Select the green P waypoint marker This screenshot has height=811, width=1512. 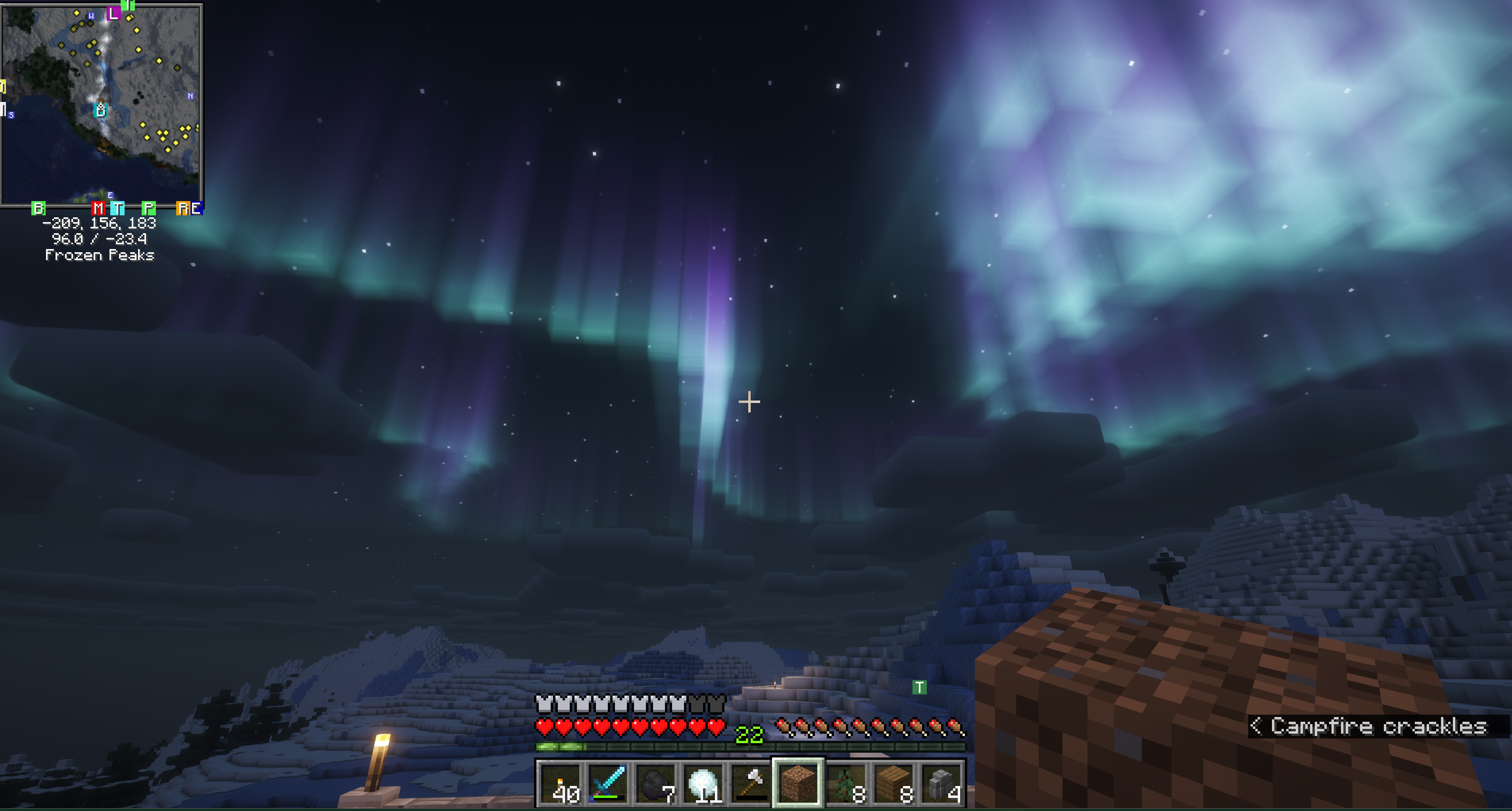tap(148, 208)
